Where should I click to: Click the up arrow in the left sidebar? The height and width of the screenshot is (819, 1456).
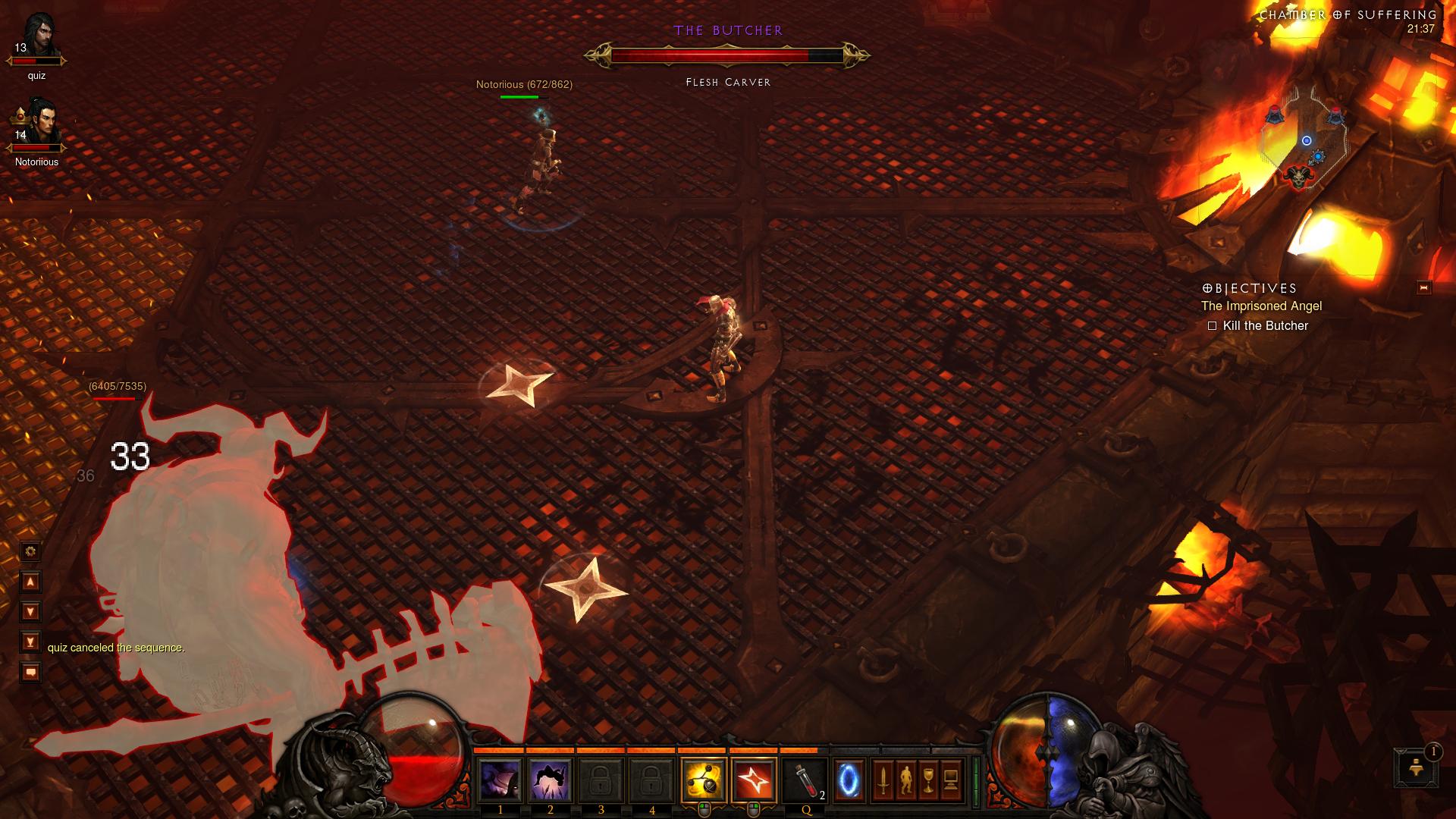(x=29, y=581)
